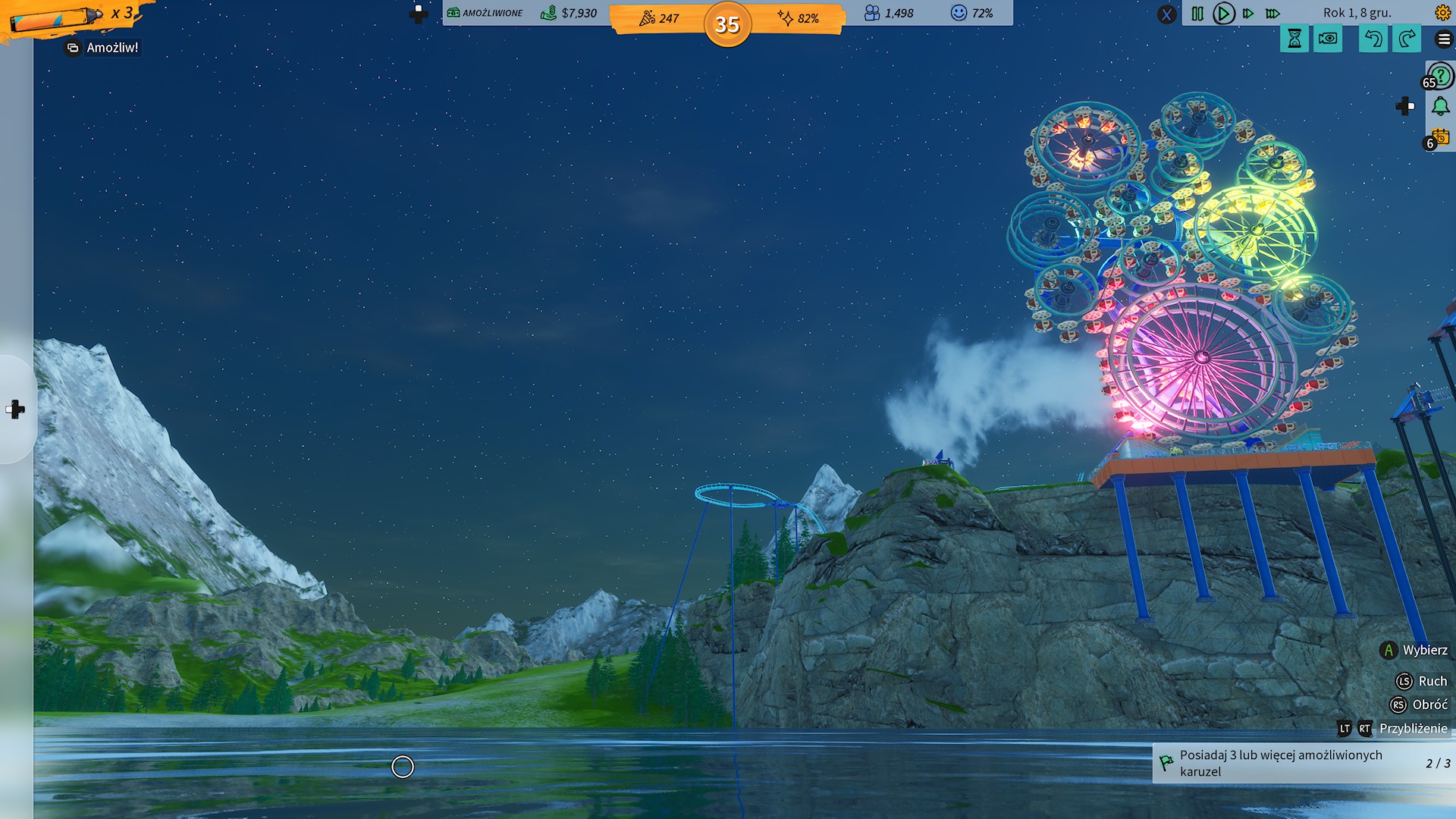Toggle the camera view mode button
Viewport: 1456px width, 819px height.
(1328, 39)
